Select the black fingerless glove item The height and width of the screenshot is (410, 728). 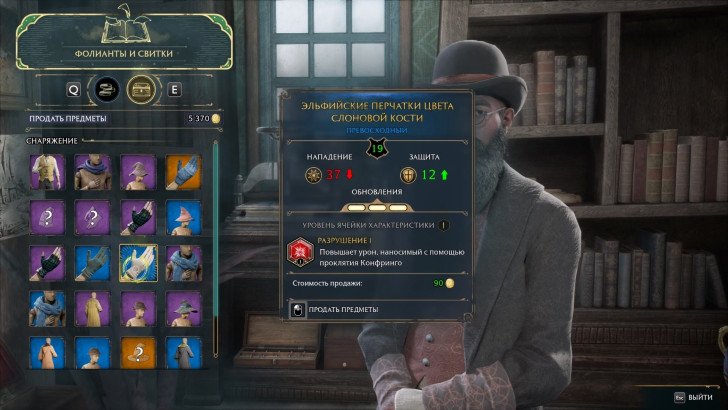coord(135,216)
